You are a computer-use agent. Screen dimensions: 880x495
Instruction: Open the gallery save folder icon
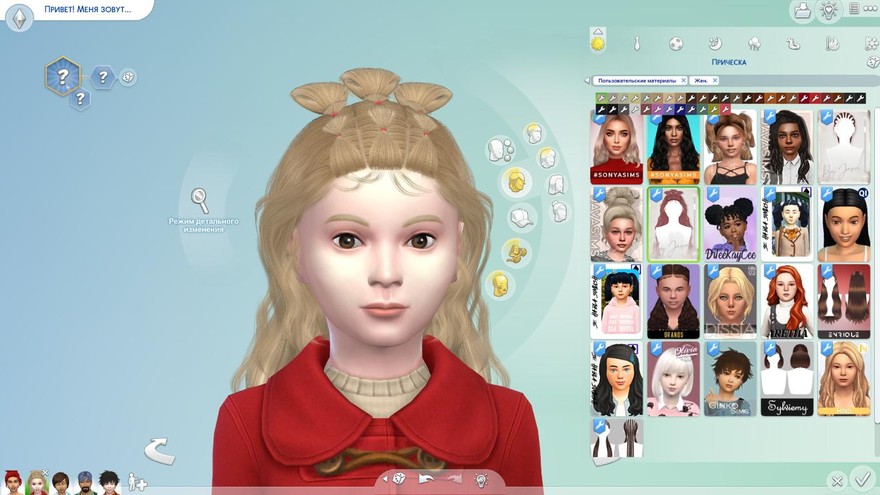(801, 10)
